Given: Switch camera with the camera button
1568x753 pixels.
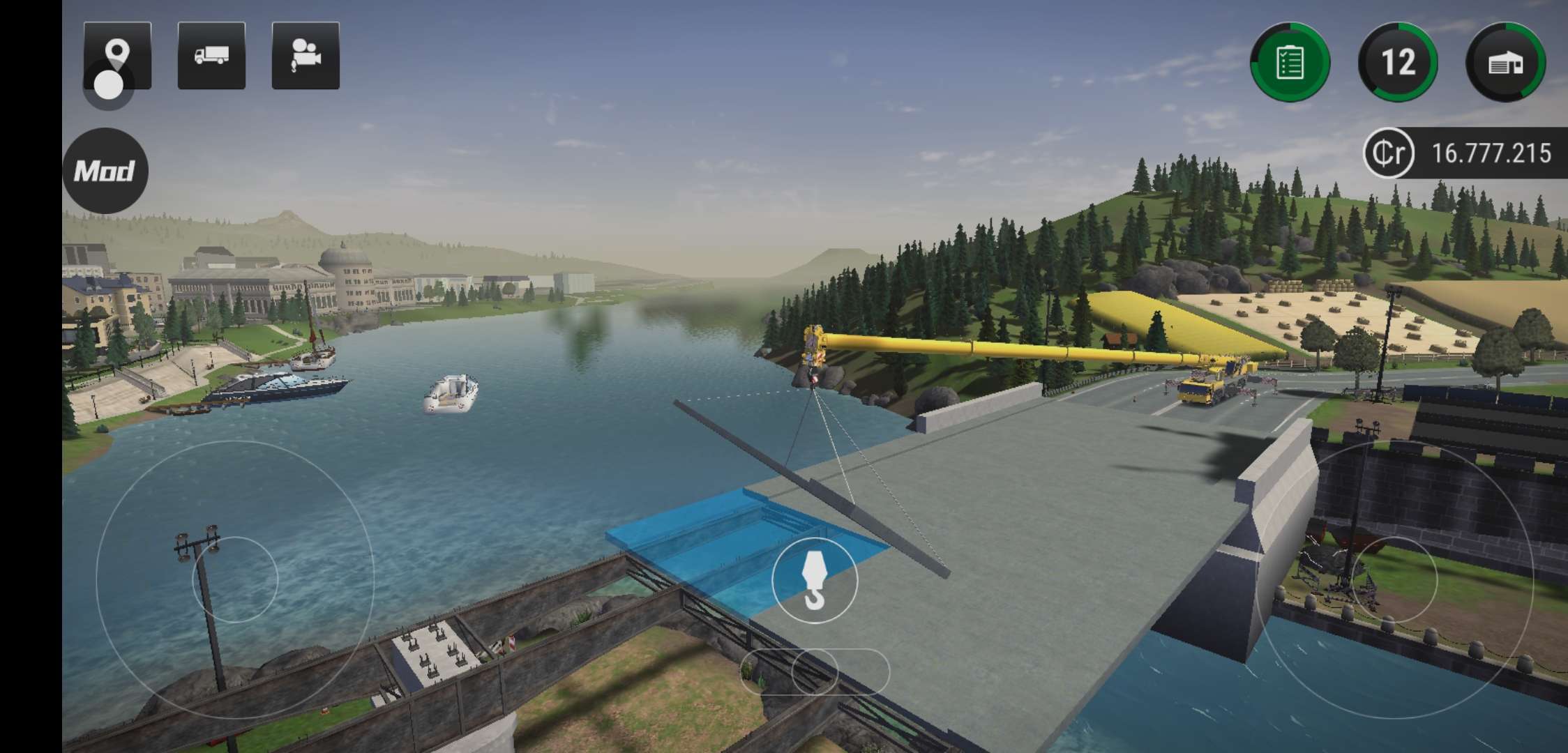Looking at the screenshot, I should [x=306, y=56].
